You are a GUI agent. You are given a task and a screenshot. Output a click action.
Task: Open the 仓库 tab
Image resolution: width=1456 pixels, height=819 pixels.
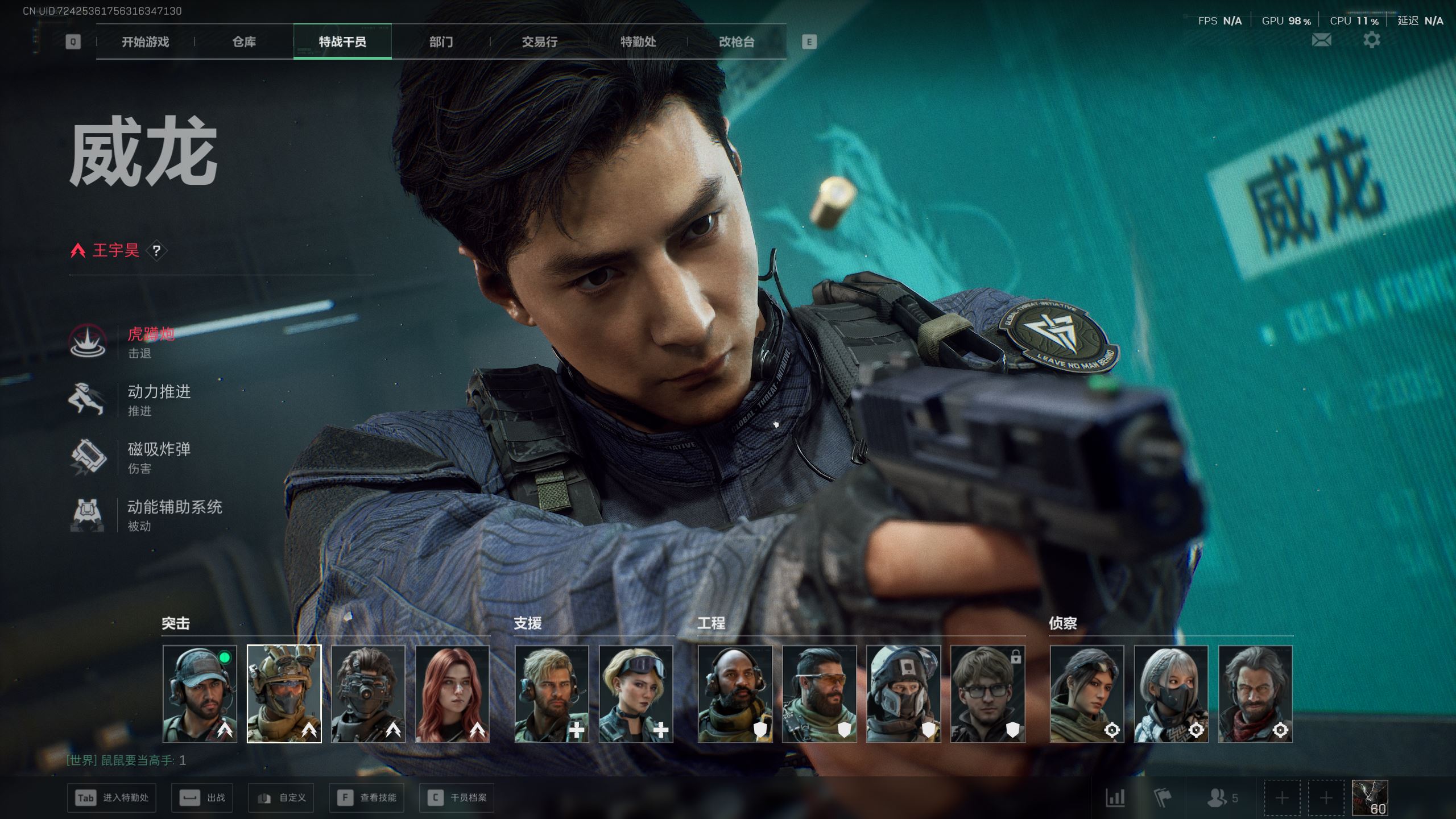point(244,42)
